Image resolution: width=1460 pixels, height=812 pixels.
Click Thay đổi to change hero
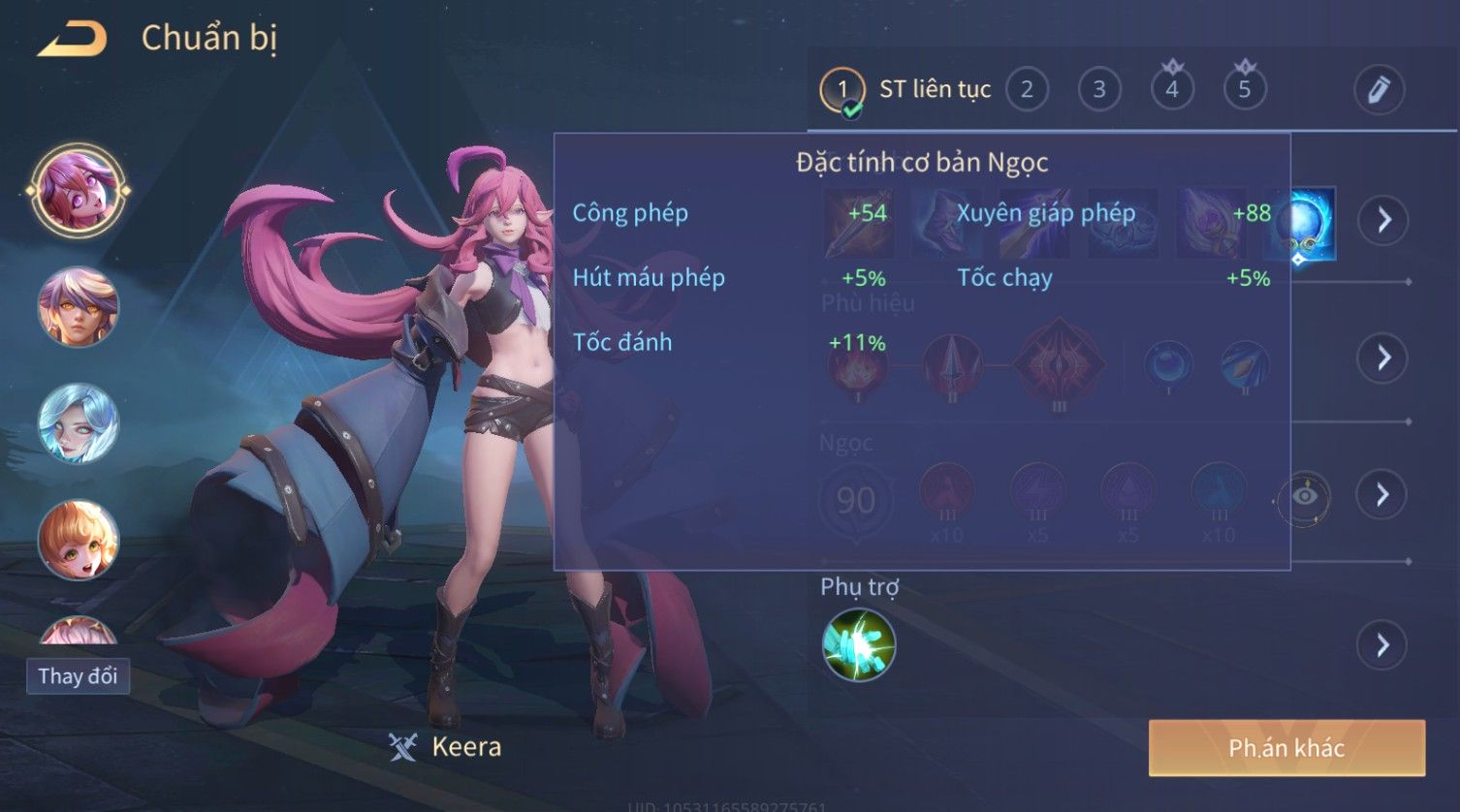(x=78, y=675)
